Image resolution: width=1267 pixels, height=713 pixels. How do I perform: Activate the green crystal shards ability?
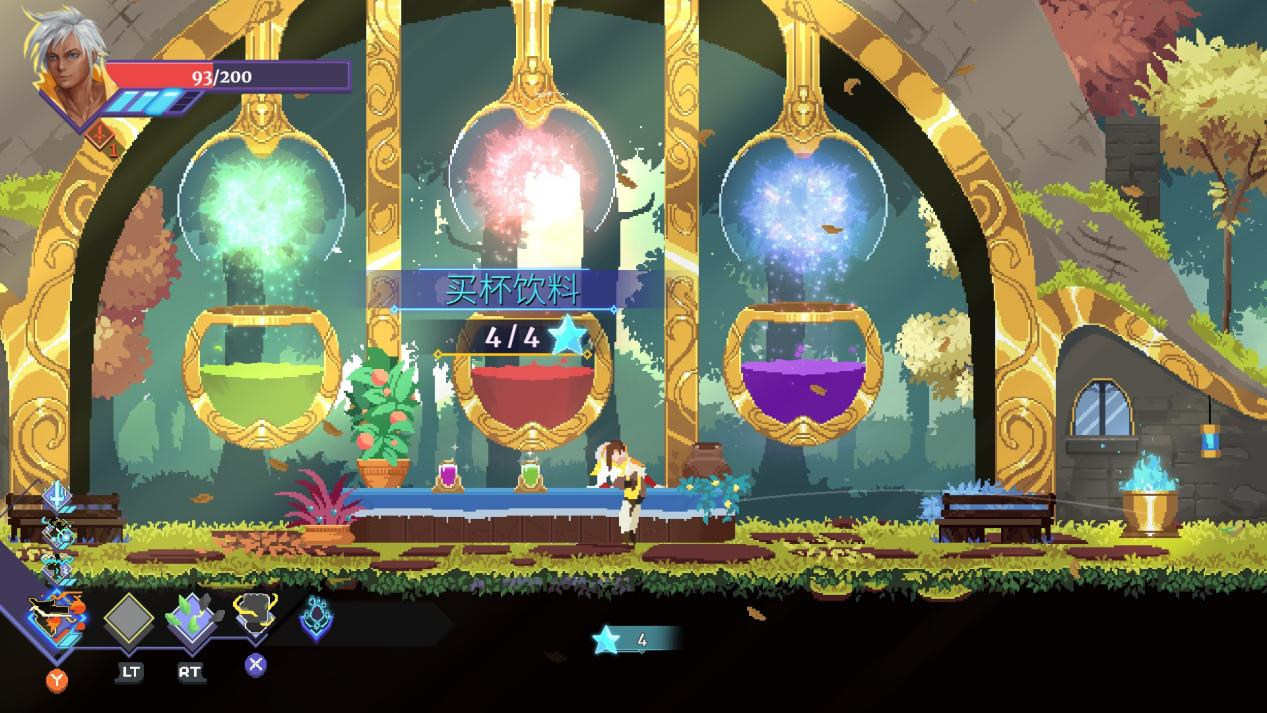pos(190,618)
